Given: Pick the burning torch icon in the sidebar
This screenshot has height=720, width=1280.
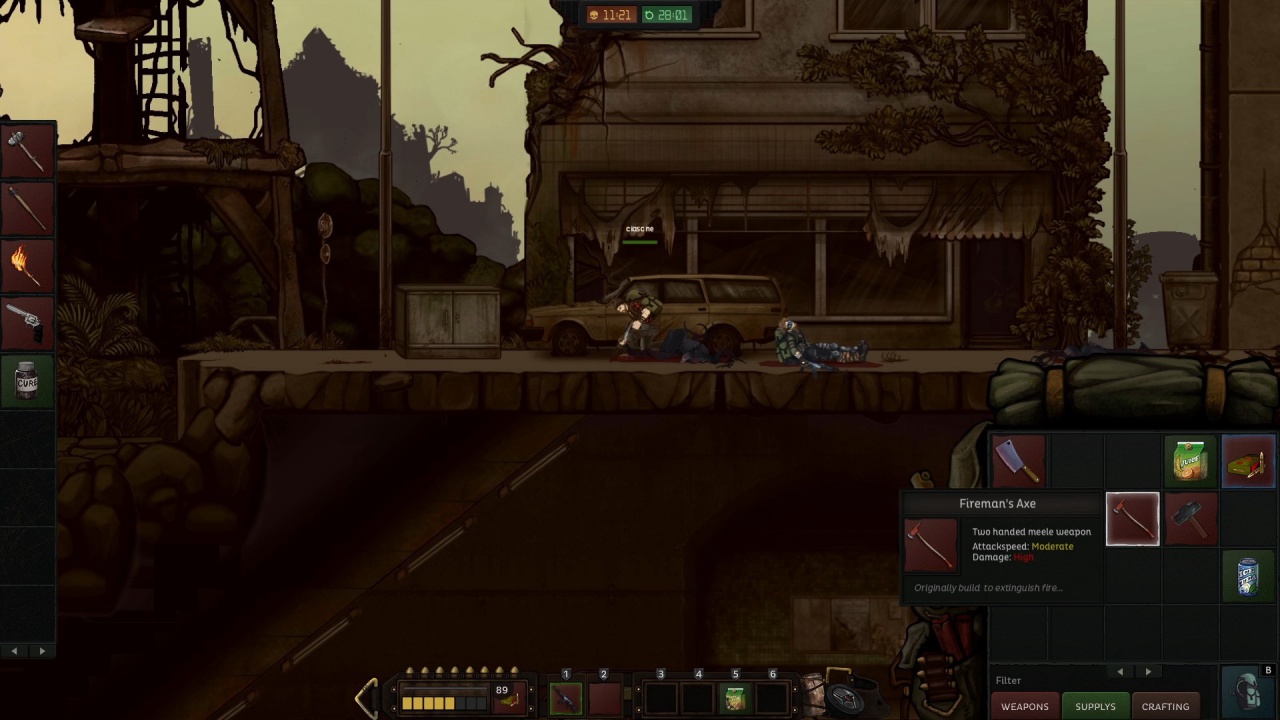Looking at the screenshot, I should tap(27, 265).
